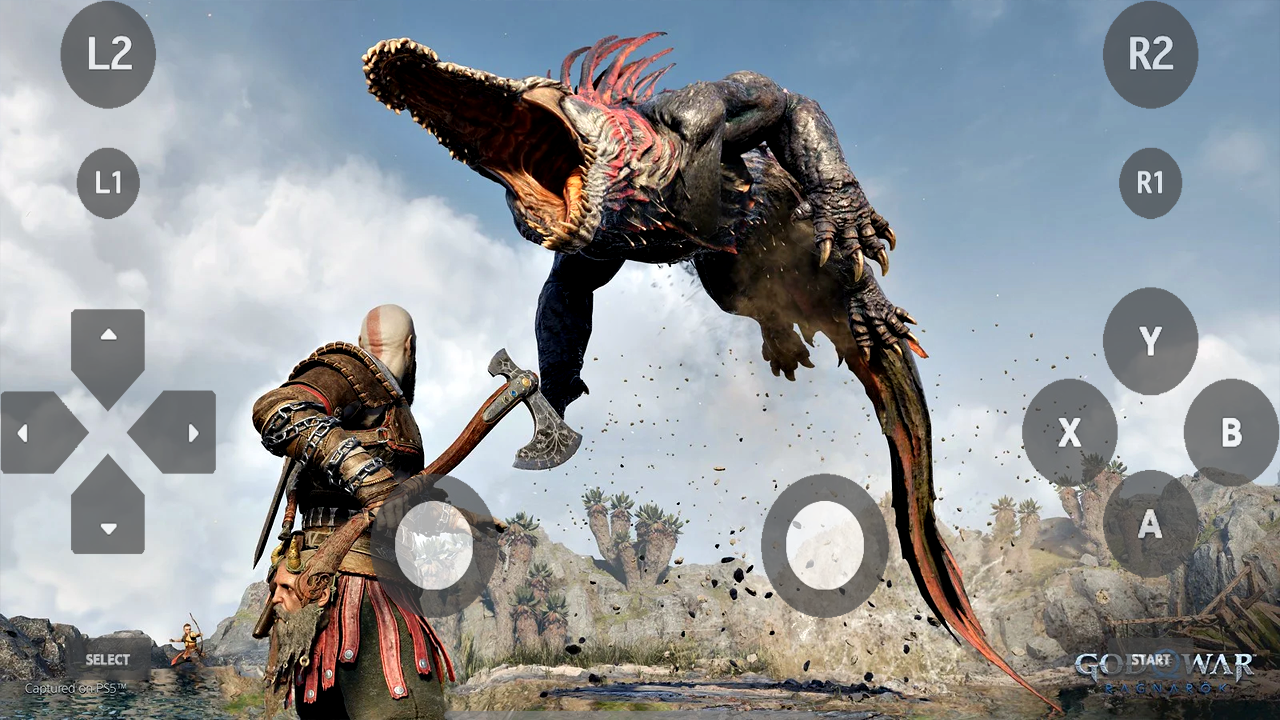
Task: Tap the R1 shoulder button
Action: 1150,183
